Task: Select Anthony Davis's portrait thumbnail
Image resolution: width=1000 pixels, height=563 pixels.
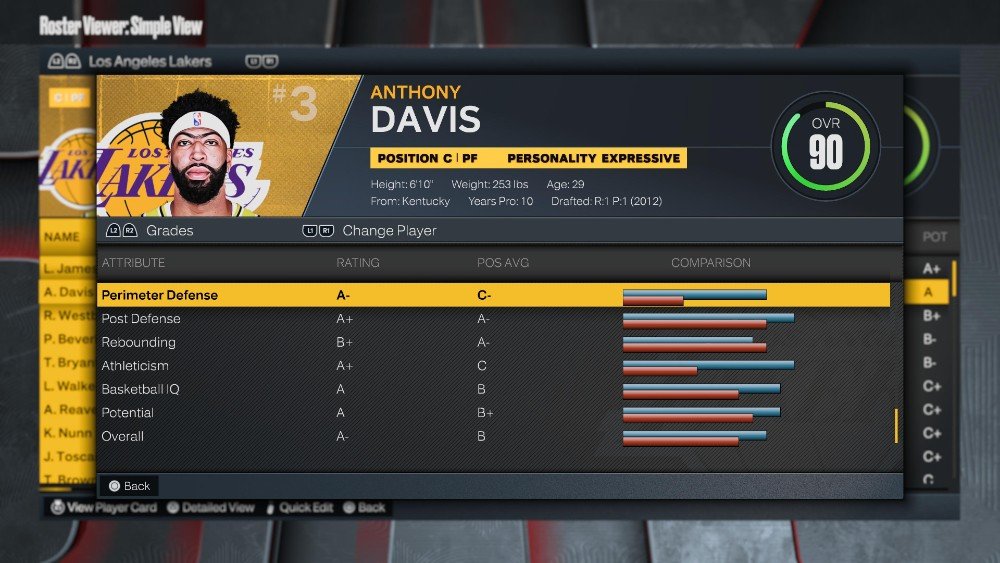Action: coord(199,146)
